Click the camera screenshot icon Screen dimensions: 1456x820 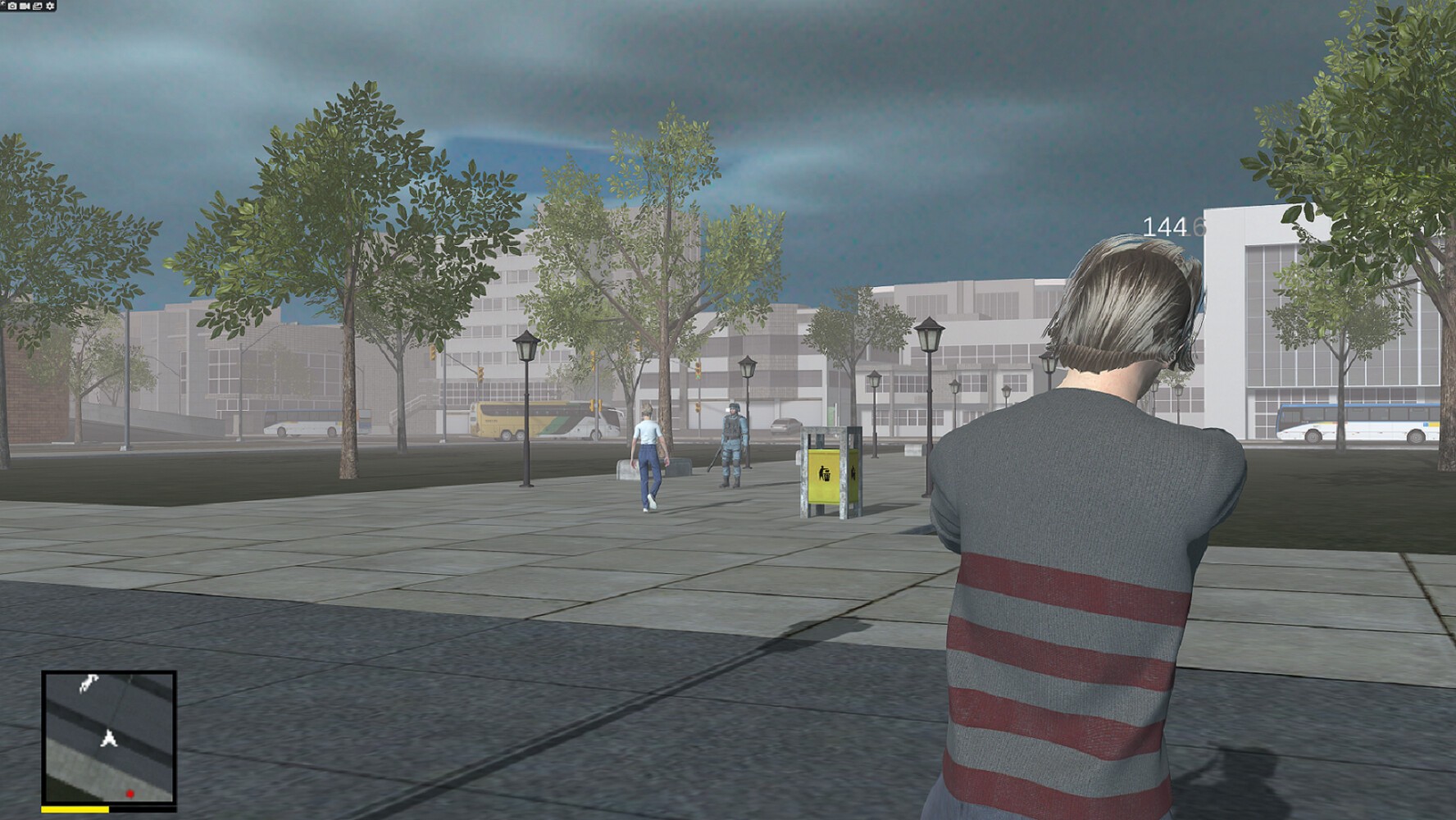pos(12,6)
